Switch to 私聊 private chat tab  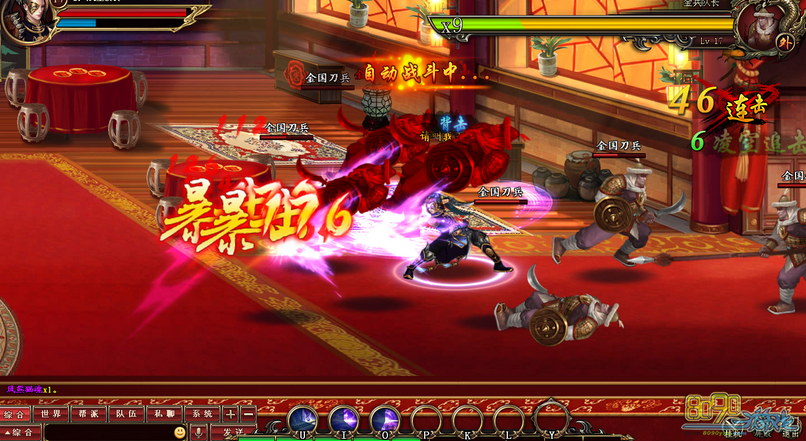click(x=164, y=413)
